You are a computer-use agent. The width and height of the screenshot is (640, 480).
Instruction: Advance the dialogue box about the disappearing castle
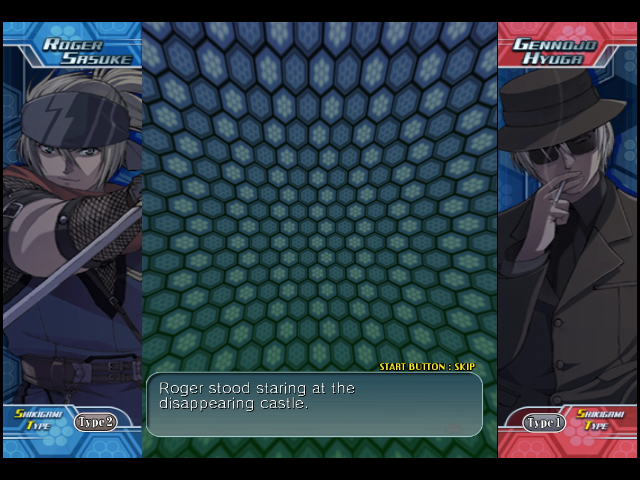tap(314, 404)
